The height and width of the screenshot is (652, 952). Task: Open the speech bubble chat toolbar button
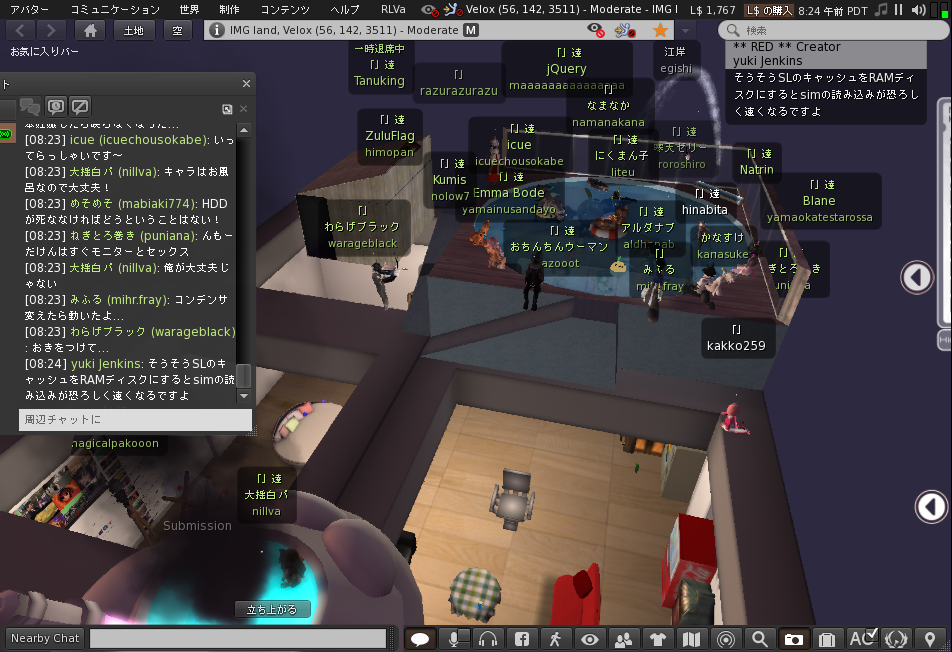(421, 639)
